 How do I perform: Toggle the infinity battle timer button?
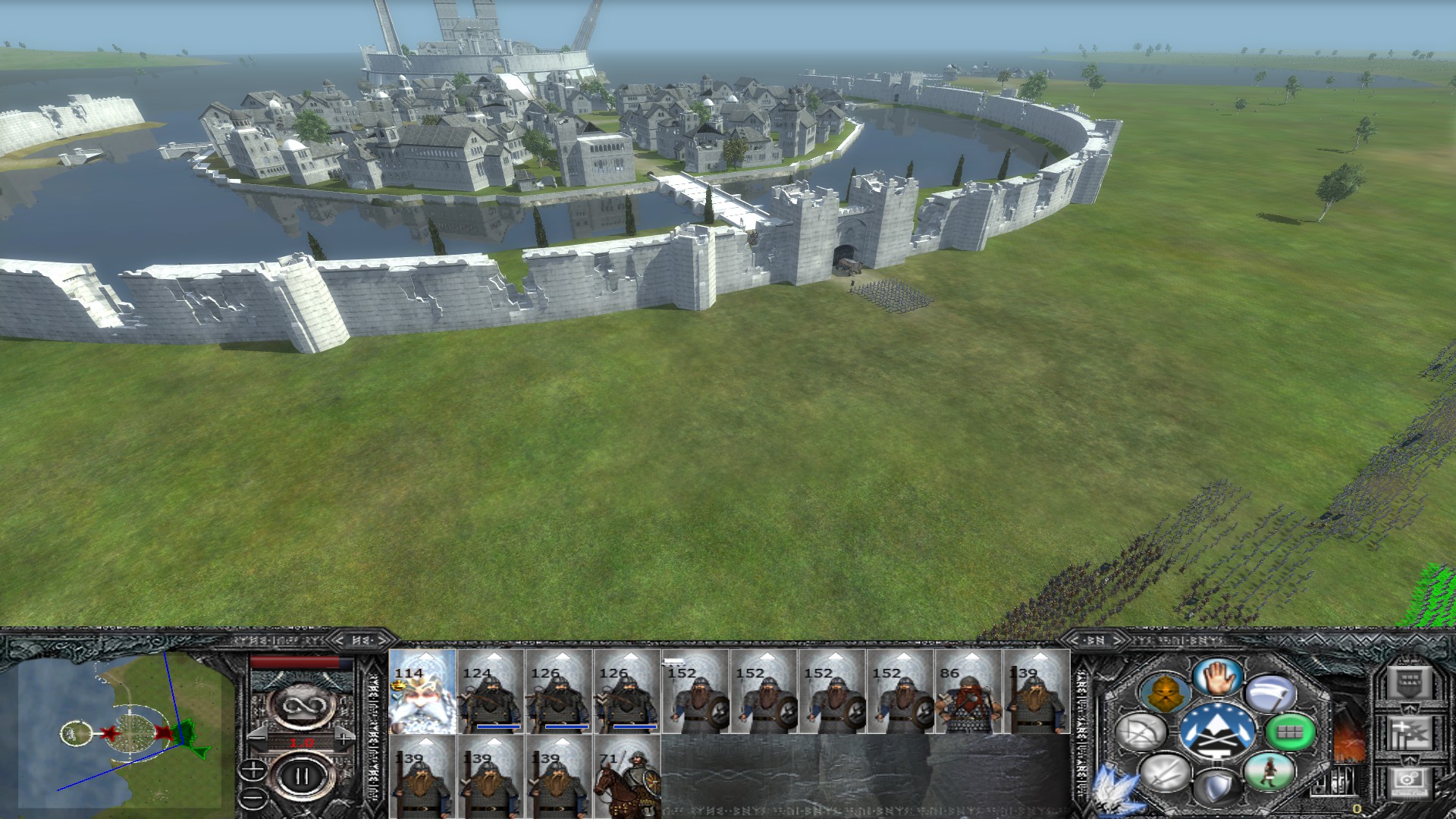click(302, 707)
